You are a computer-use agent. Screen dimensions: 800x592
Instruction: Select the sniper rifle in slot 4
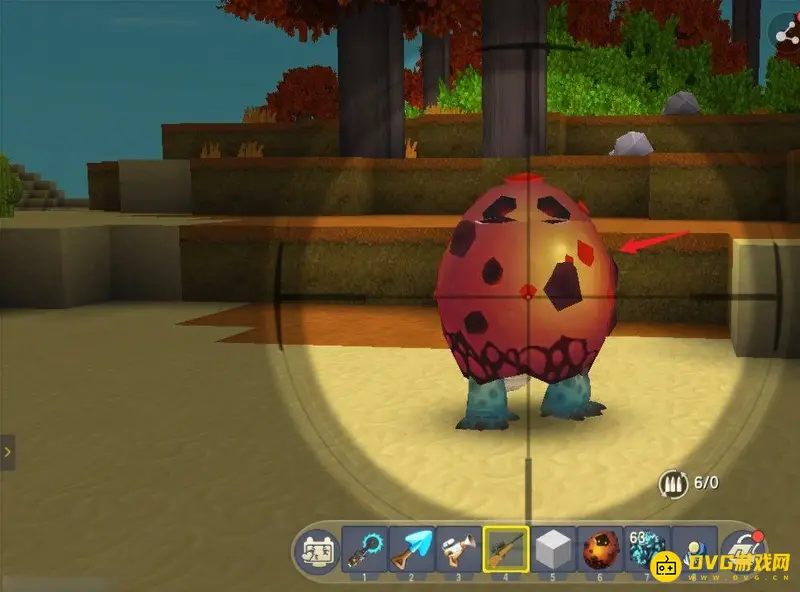pyautogui.click(x=506, y=551)
